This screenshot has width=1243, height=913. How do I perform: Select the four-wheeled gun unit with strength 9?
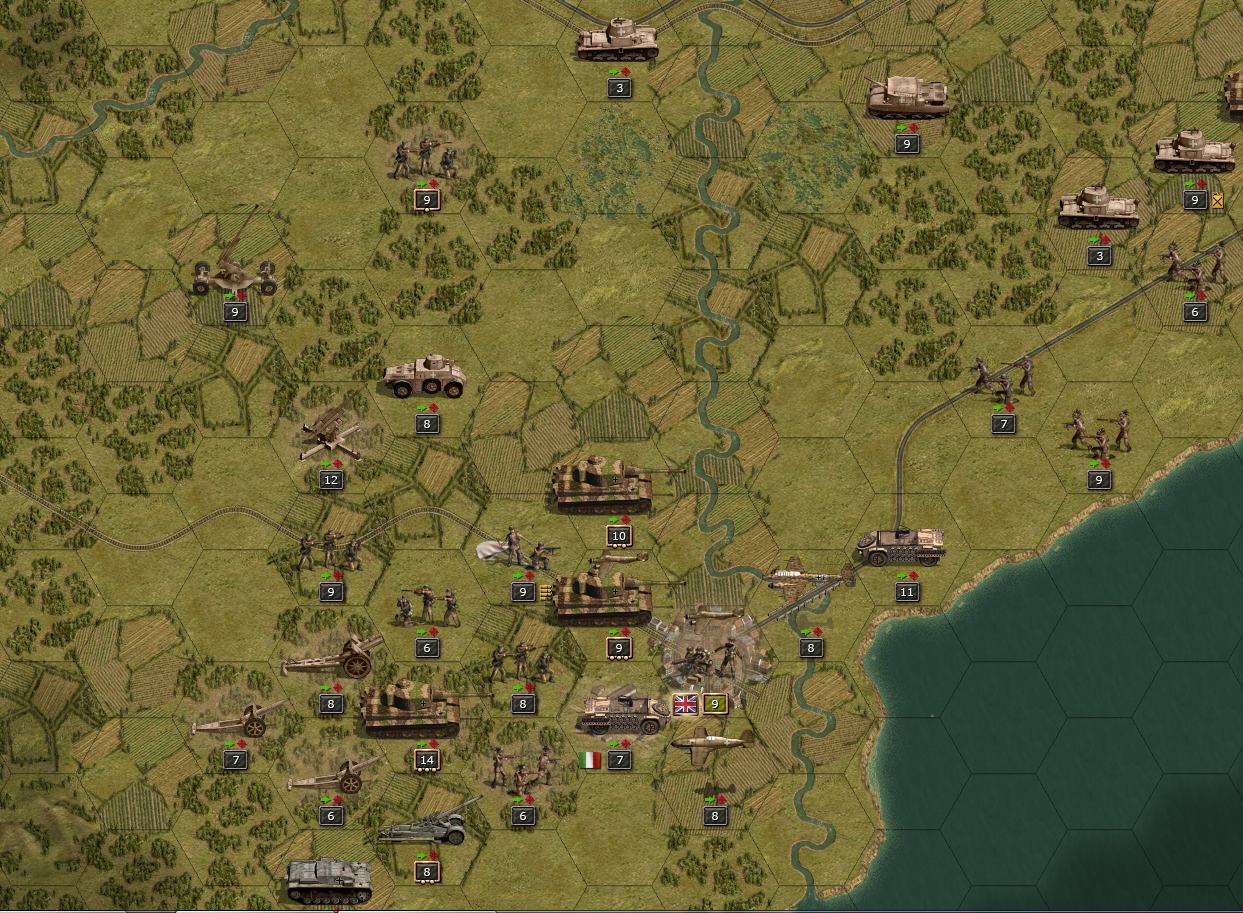[235, 268]
